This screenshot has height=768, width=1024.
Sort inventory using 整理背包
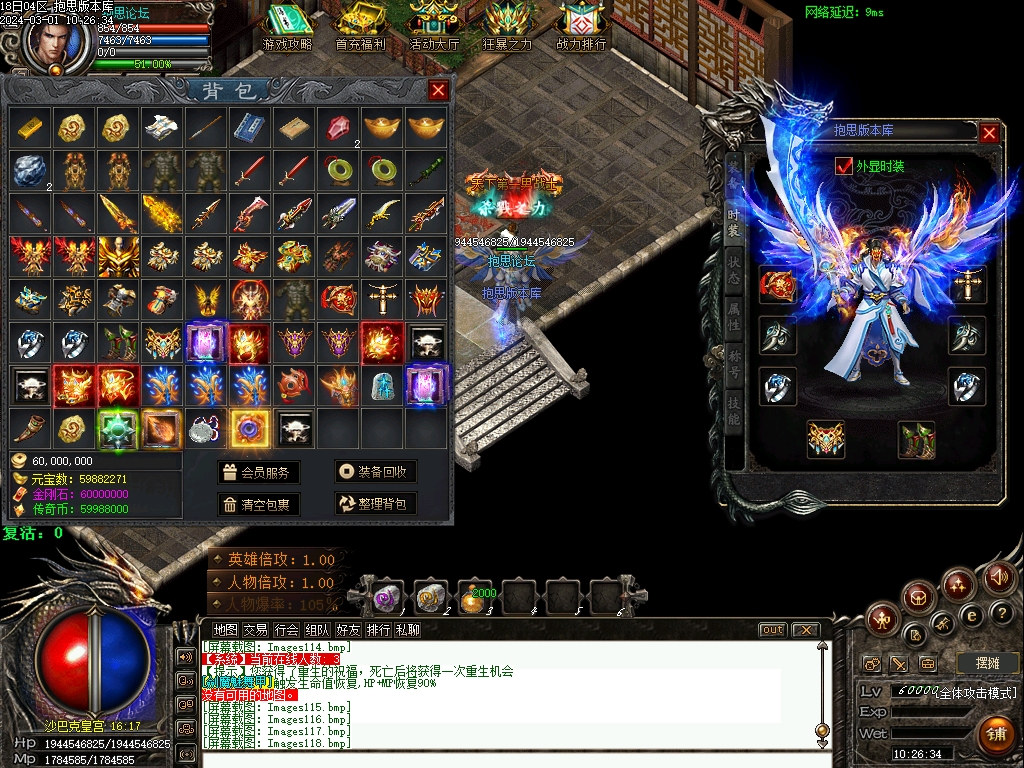pyautogui.click(x=375, y=504)
